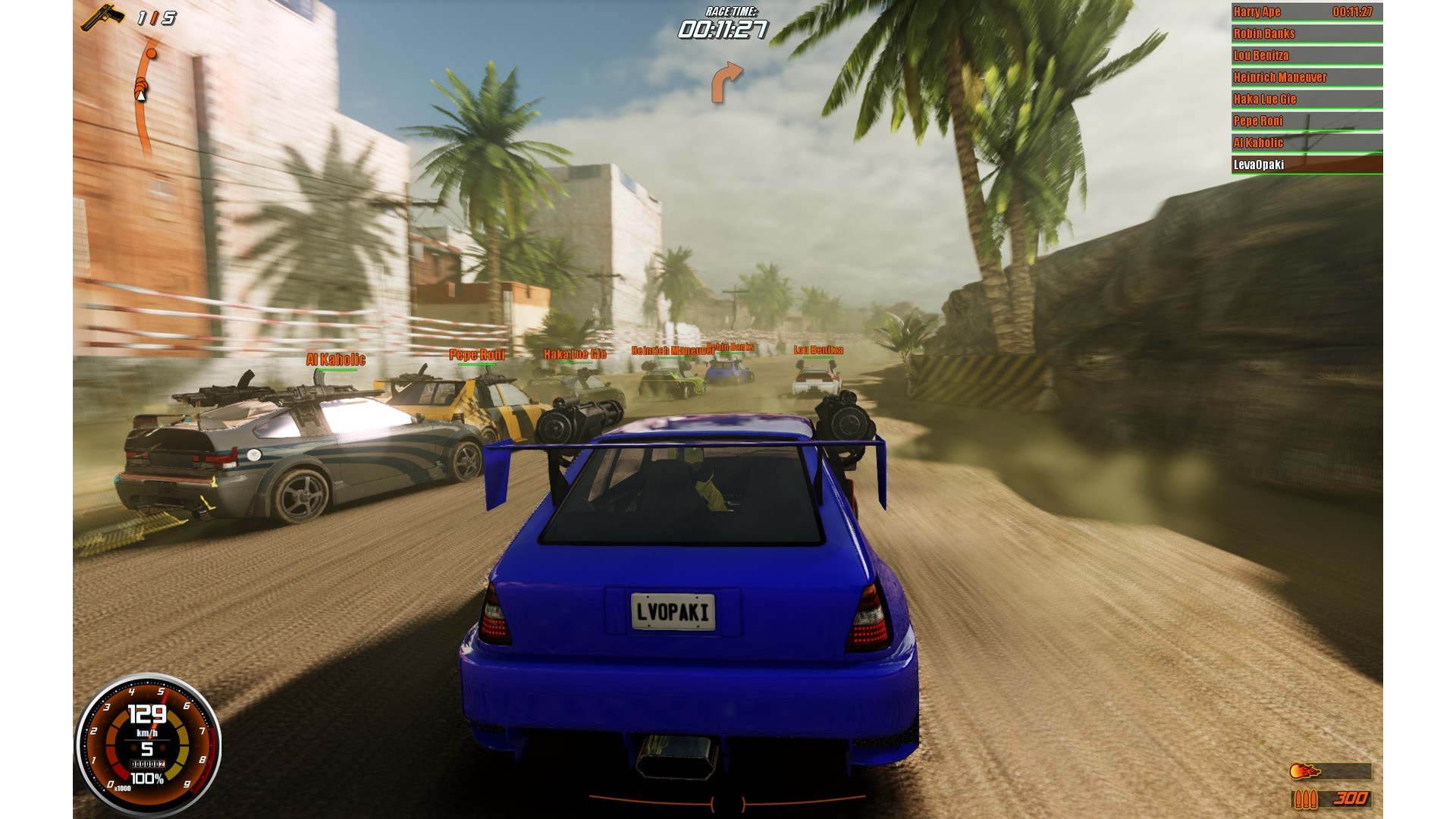Select Harry Ape in the leaderboard
The width and height of the screenshot is (1456, 819).
[x=1306, y=12]
